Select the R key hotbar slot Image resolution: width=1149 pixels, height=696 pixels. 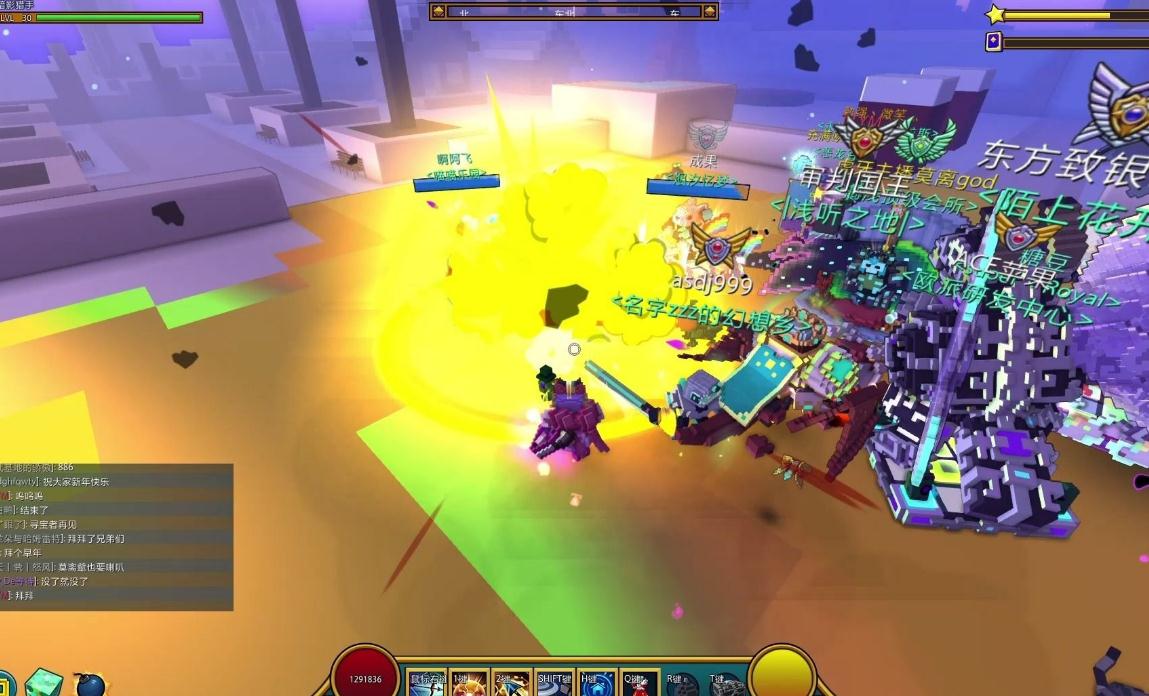pyautogui.click(x=683, y=685)
